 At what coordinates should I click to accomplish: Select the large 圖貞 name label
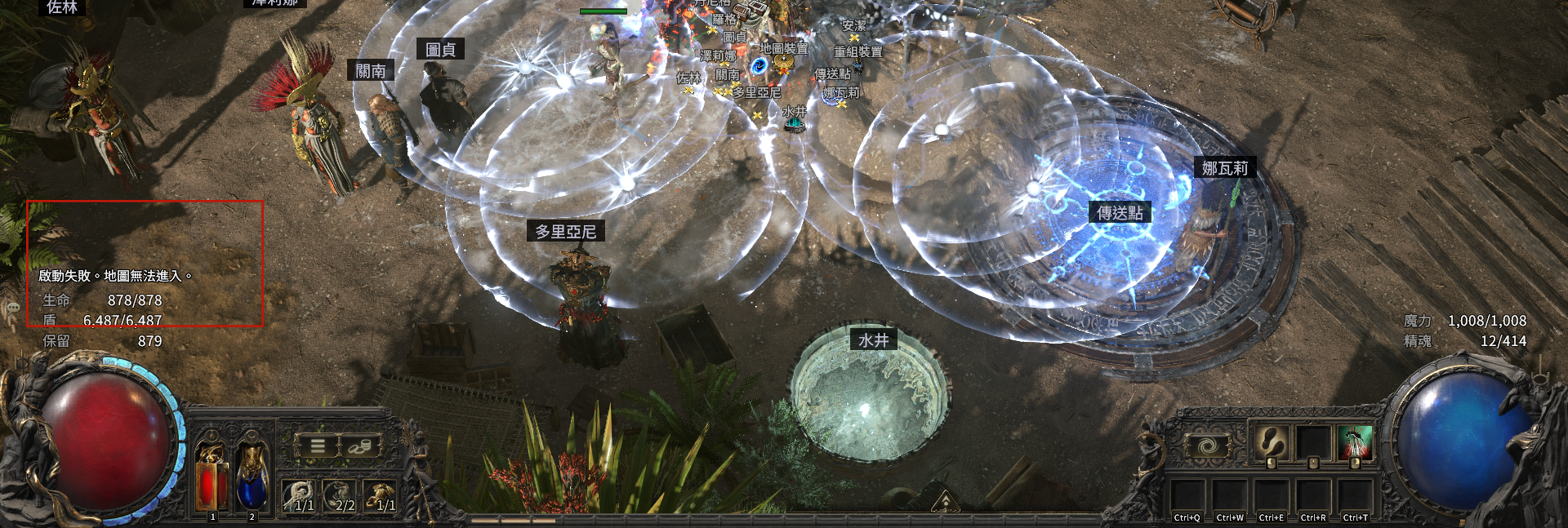coord(440,50)
